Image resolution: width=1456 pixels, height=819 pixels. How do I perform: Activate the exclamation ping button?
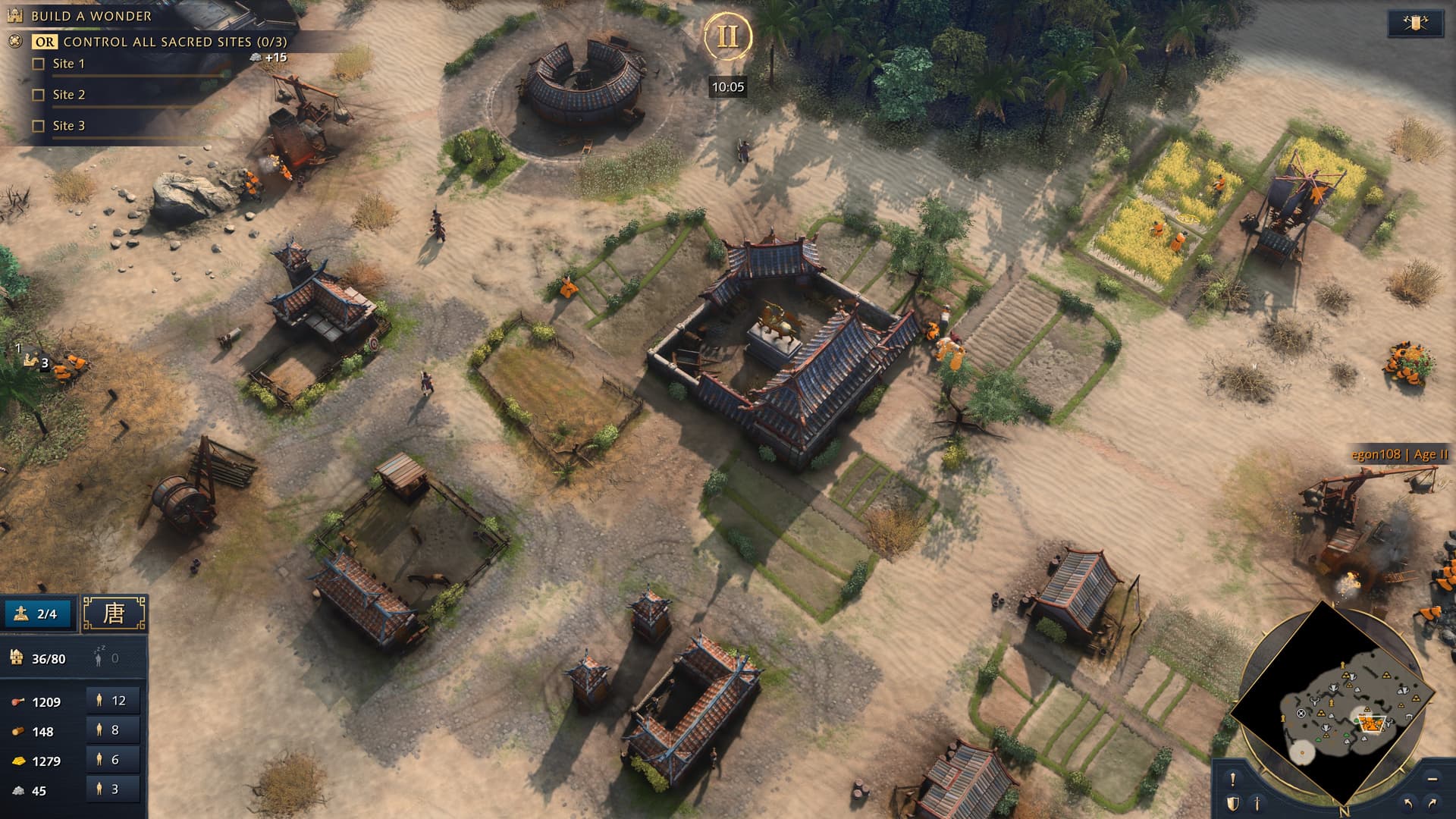point(1233,779)
